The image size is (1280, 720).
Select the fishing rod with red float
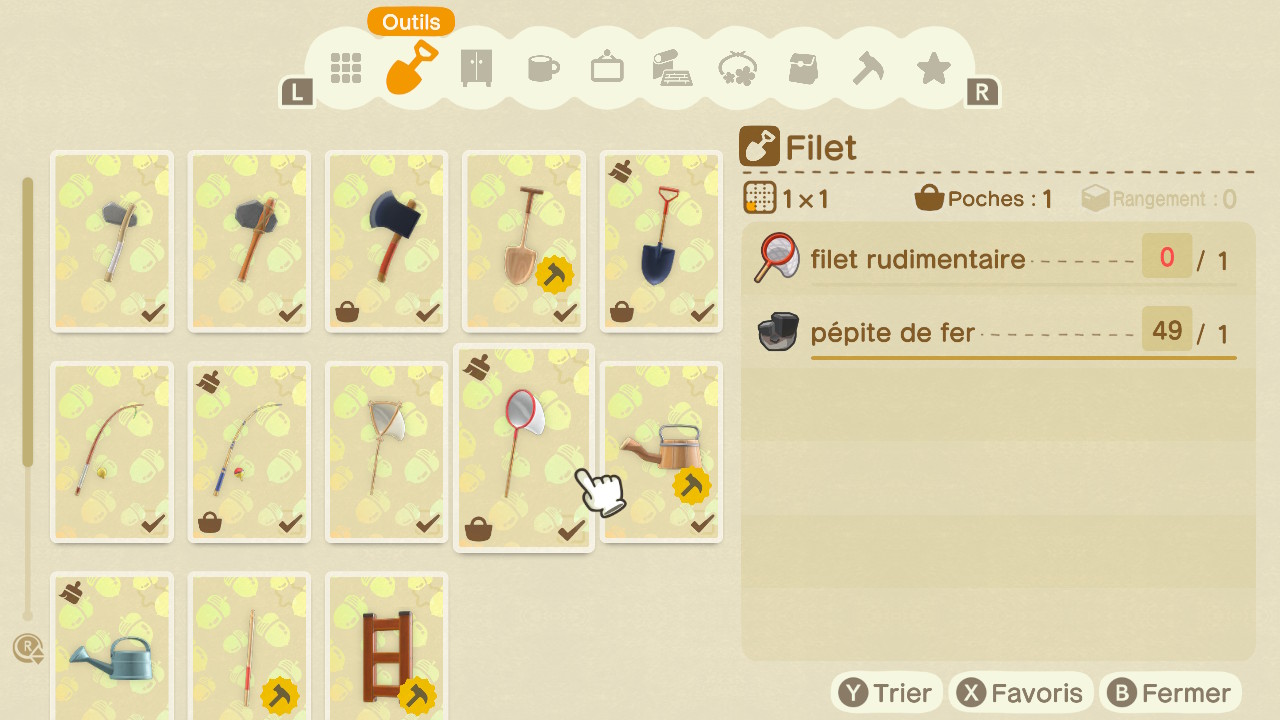point(249,451)
